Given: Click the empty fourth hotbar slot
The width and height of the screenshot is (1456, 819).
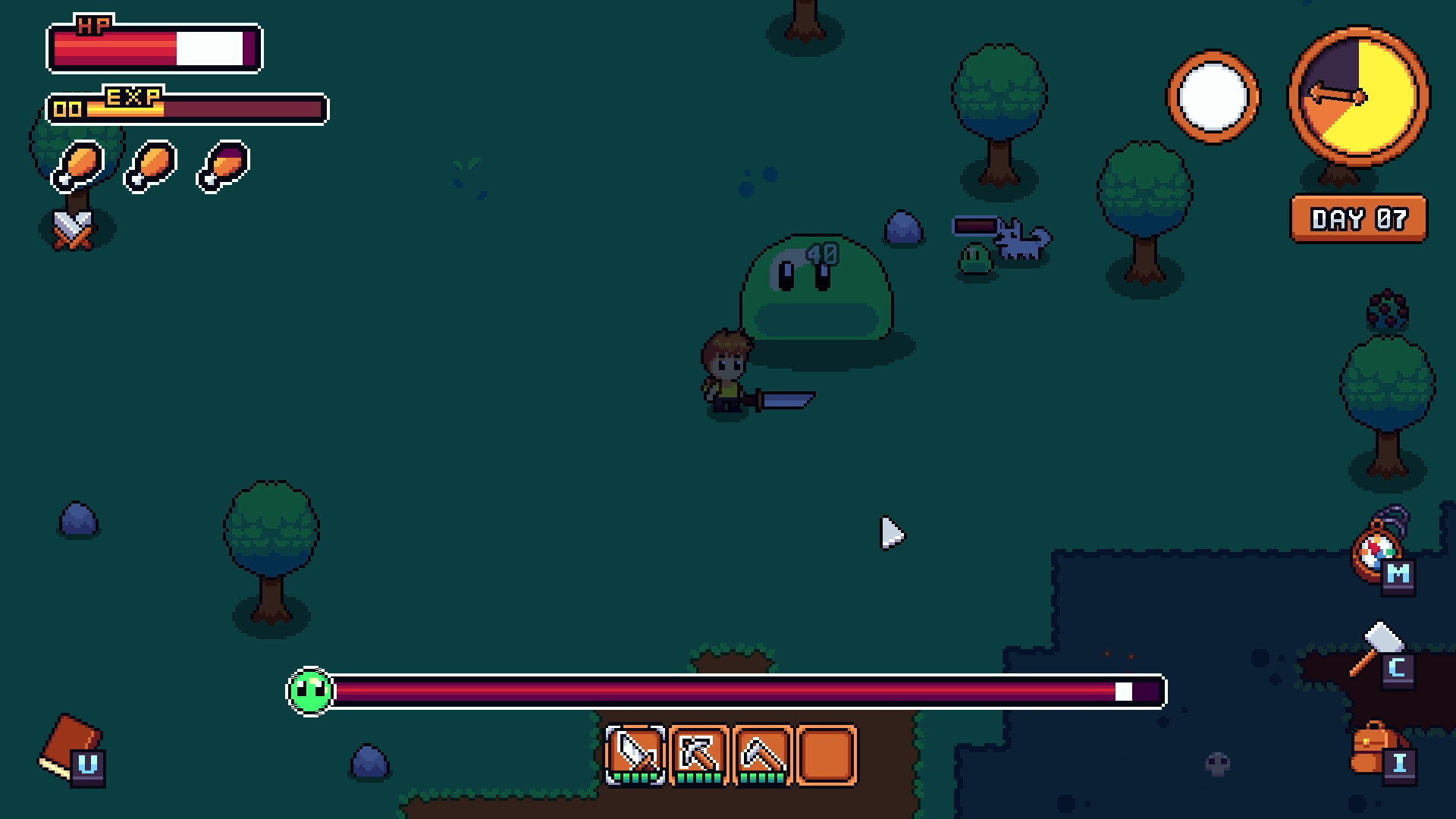Looking at the screenshot, I should tap(827, 755).
